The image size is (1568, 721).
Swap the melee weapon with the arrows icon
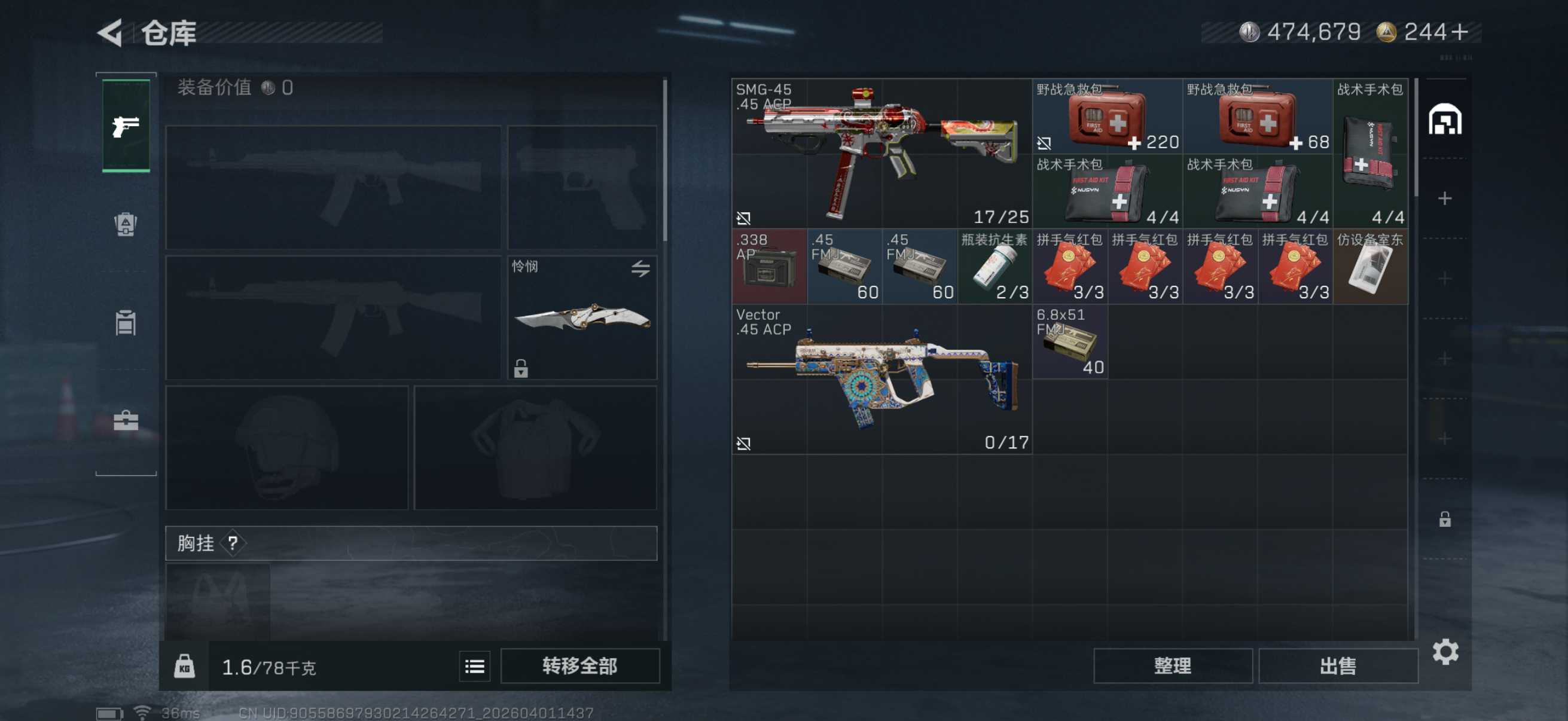point(640,268)
